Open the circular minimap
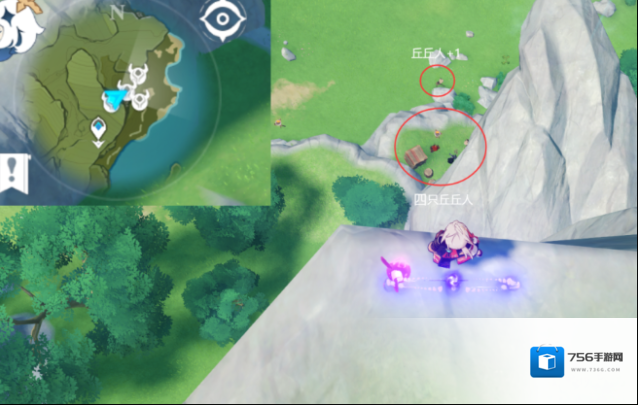 (112, 107)
